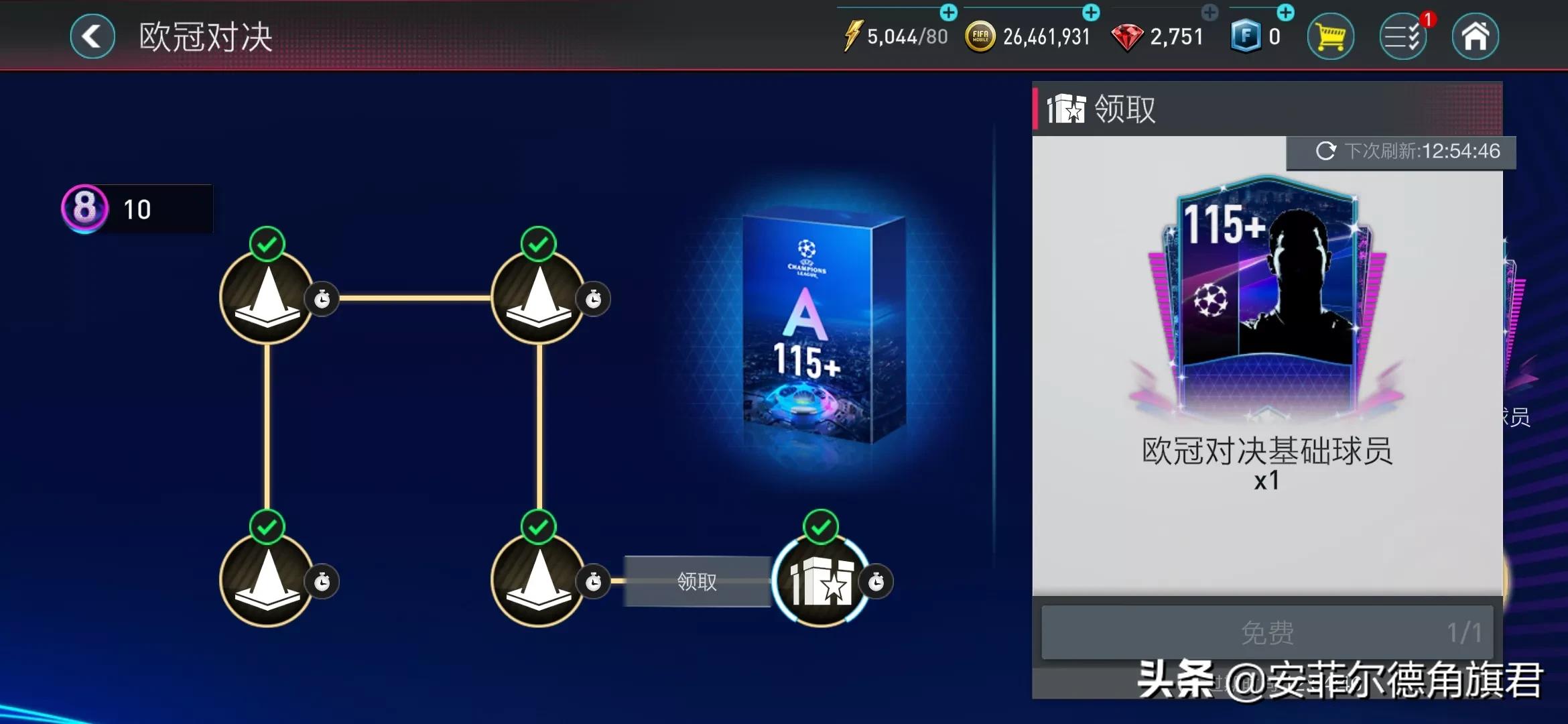Screen dimensions: 1568x724
Task: Open the shopping cart store
Action: [x=1331, y=36]
